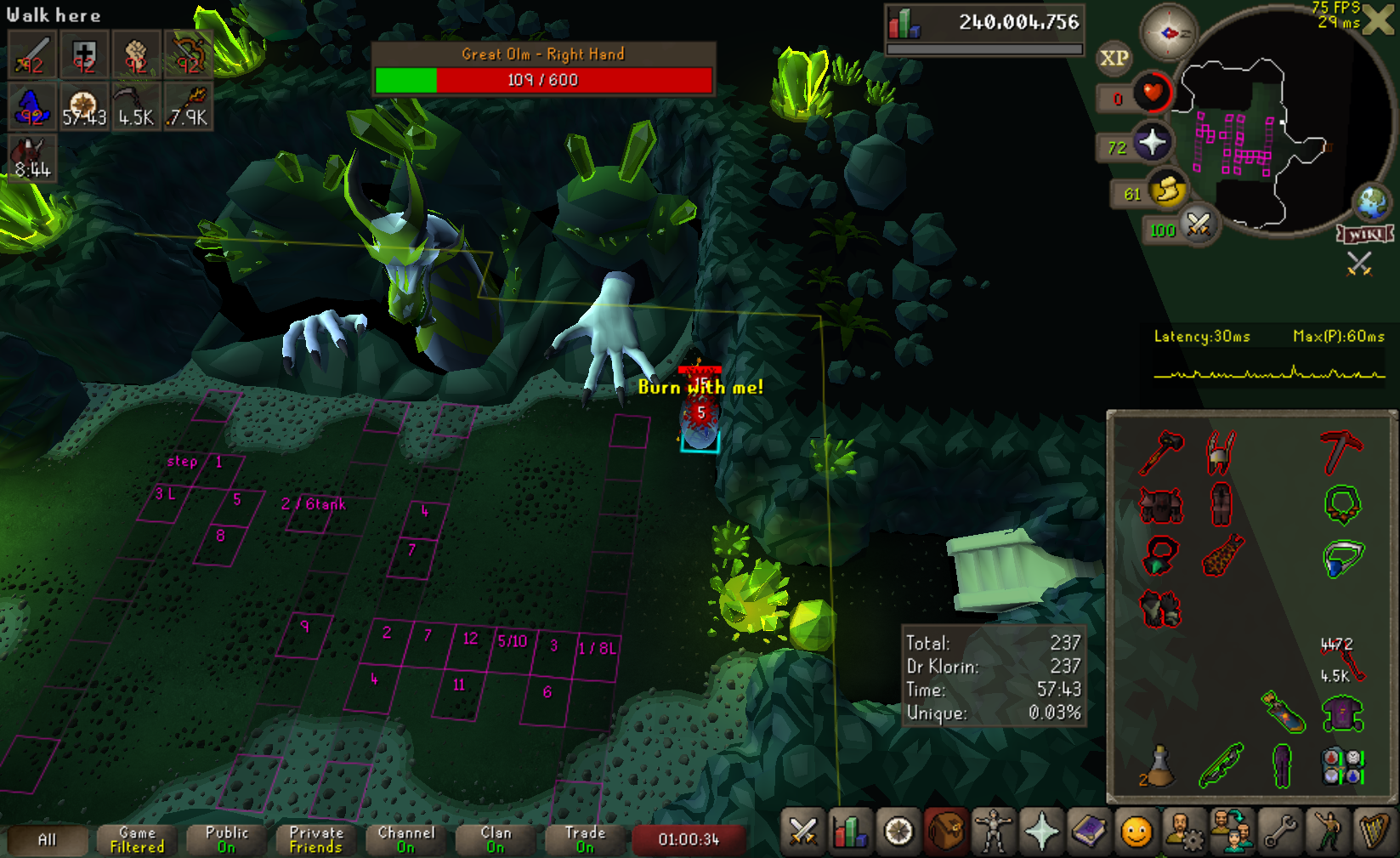
Task: Show the Prayer tab
Action: (x=1041, y=832)
